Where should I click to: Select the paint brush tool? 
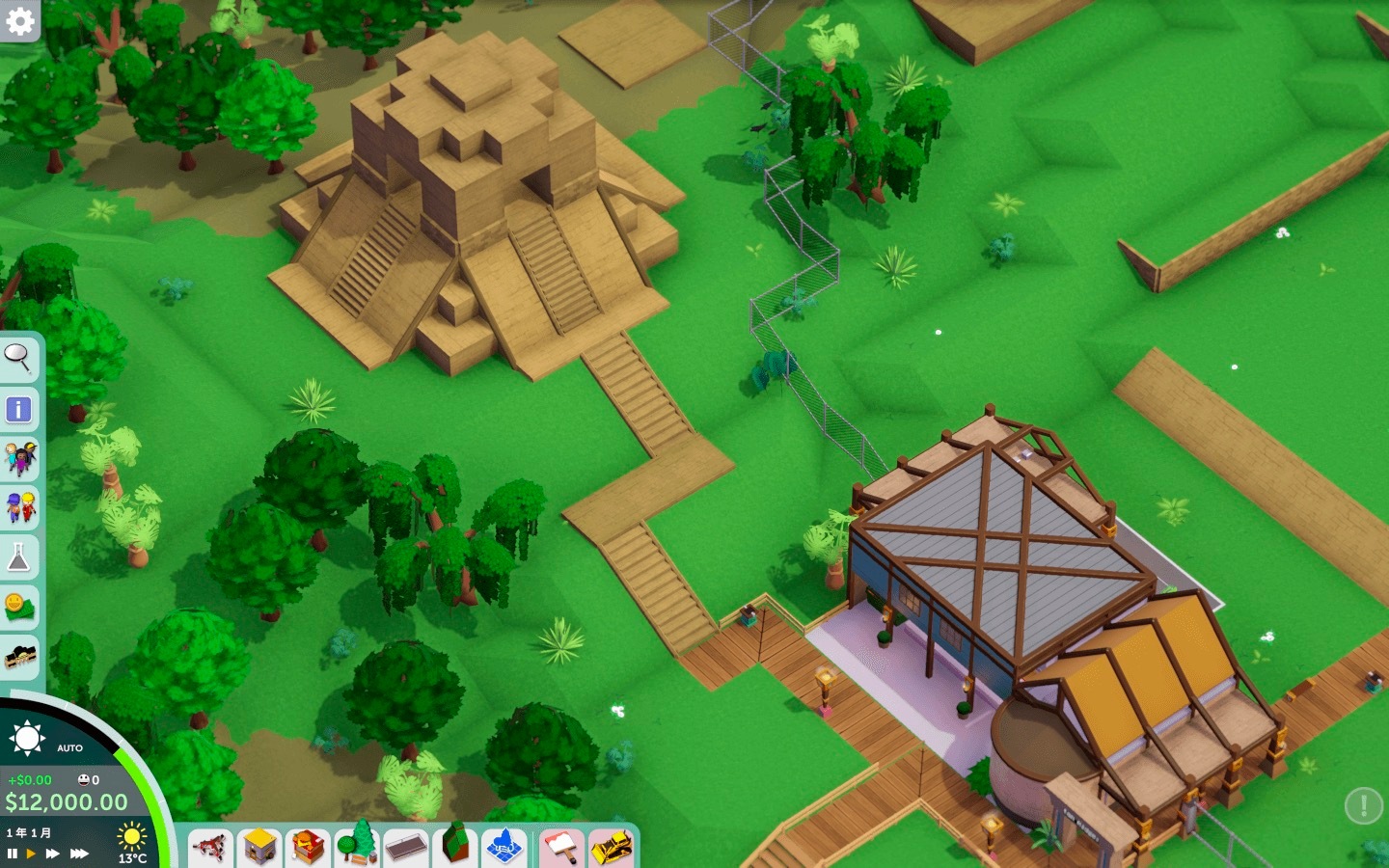tap(560, 847)
